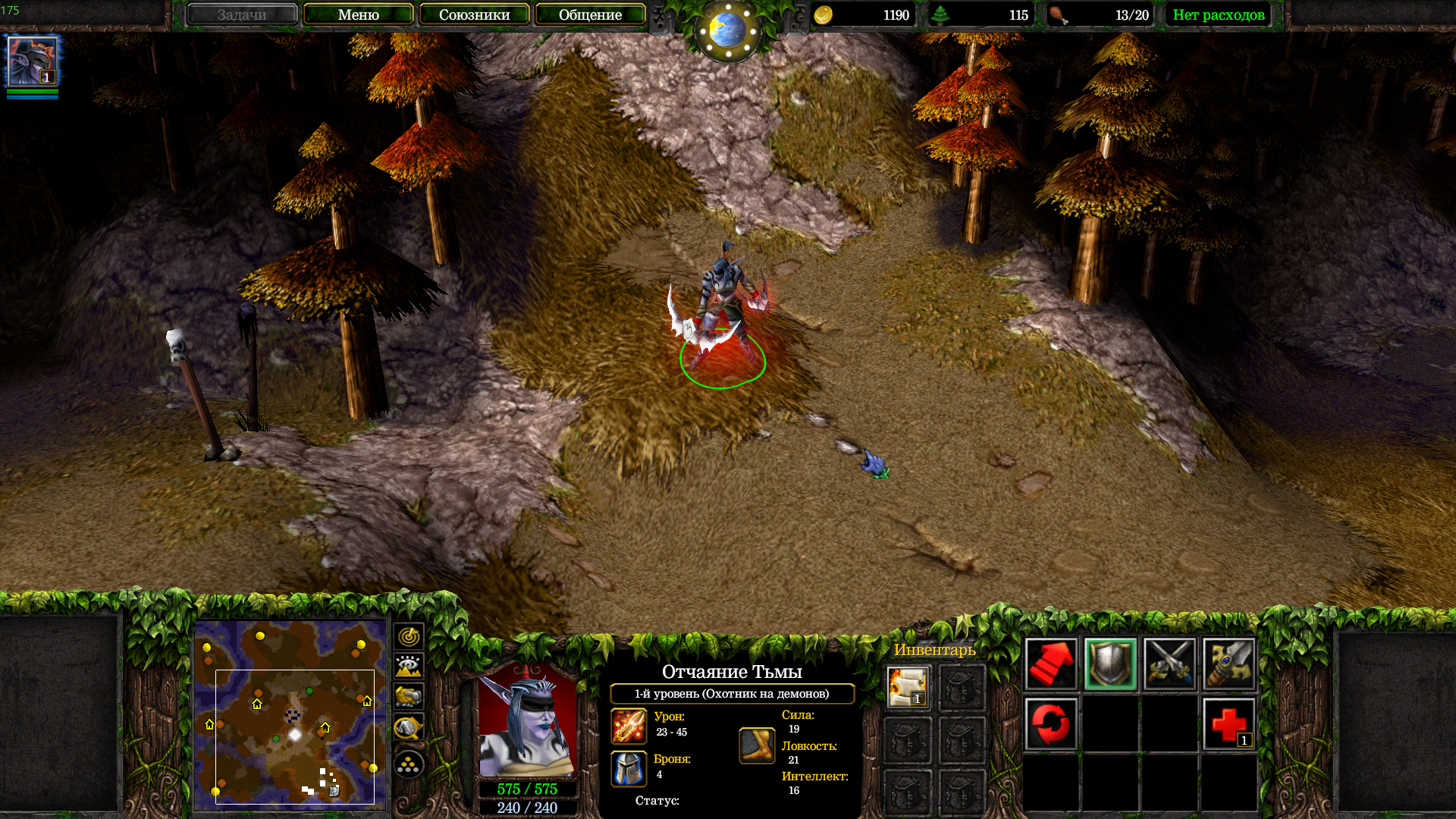Open the Меню button
Image resolution: width=1456 pixels, height=819 pixels.
(358, 14)
